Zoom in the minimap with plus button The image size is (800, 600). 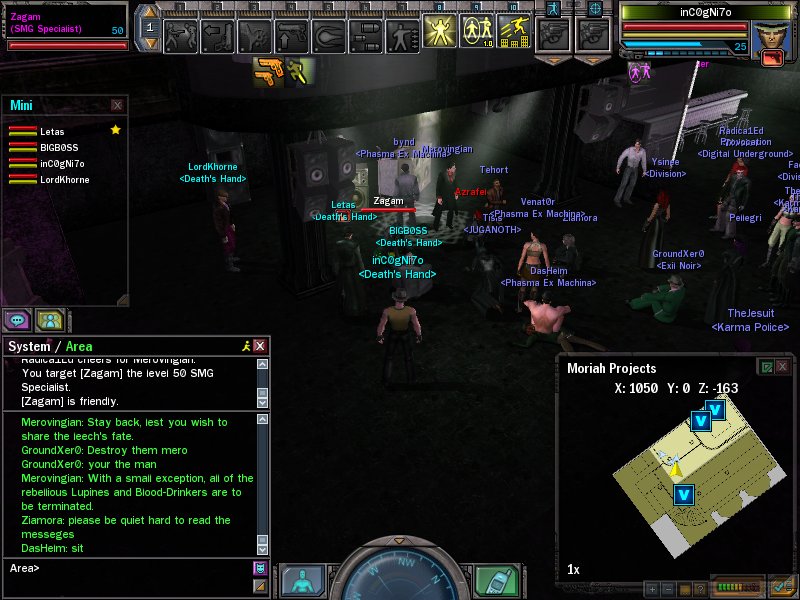(x=652, y=589)
